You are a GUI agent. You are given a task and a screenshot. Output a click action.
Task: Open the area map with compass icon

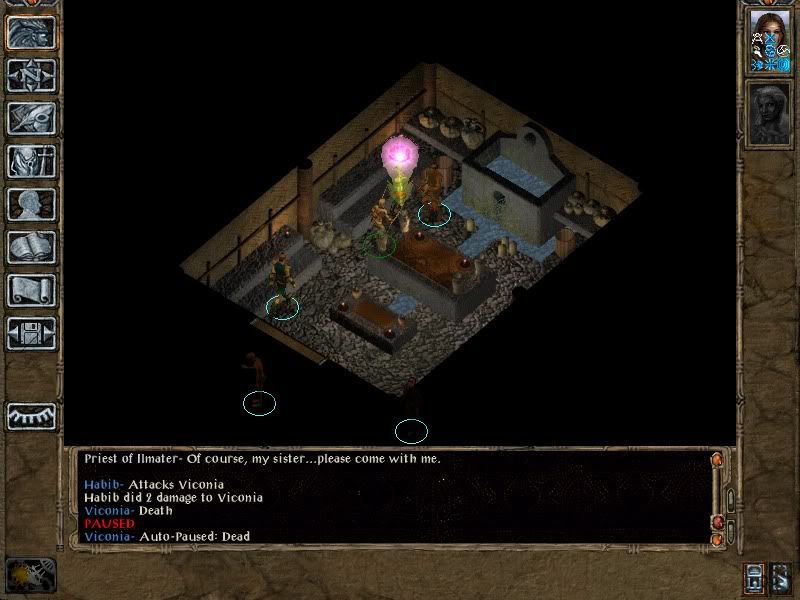click(x=32, y=75)
